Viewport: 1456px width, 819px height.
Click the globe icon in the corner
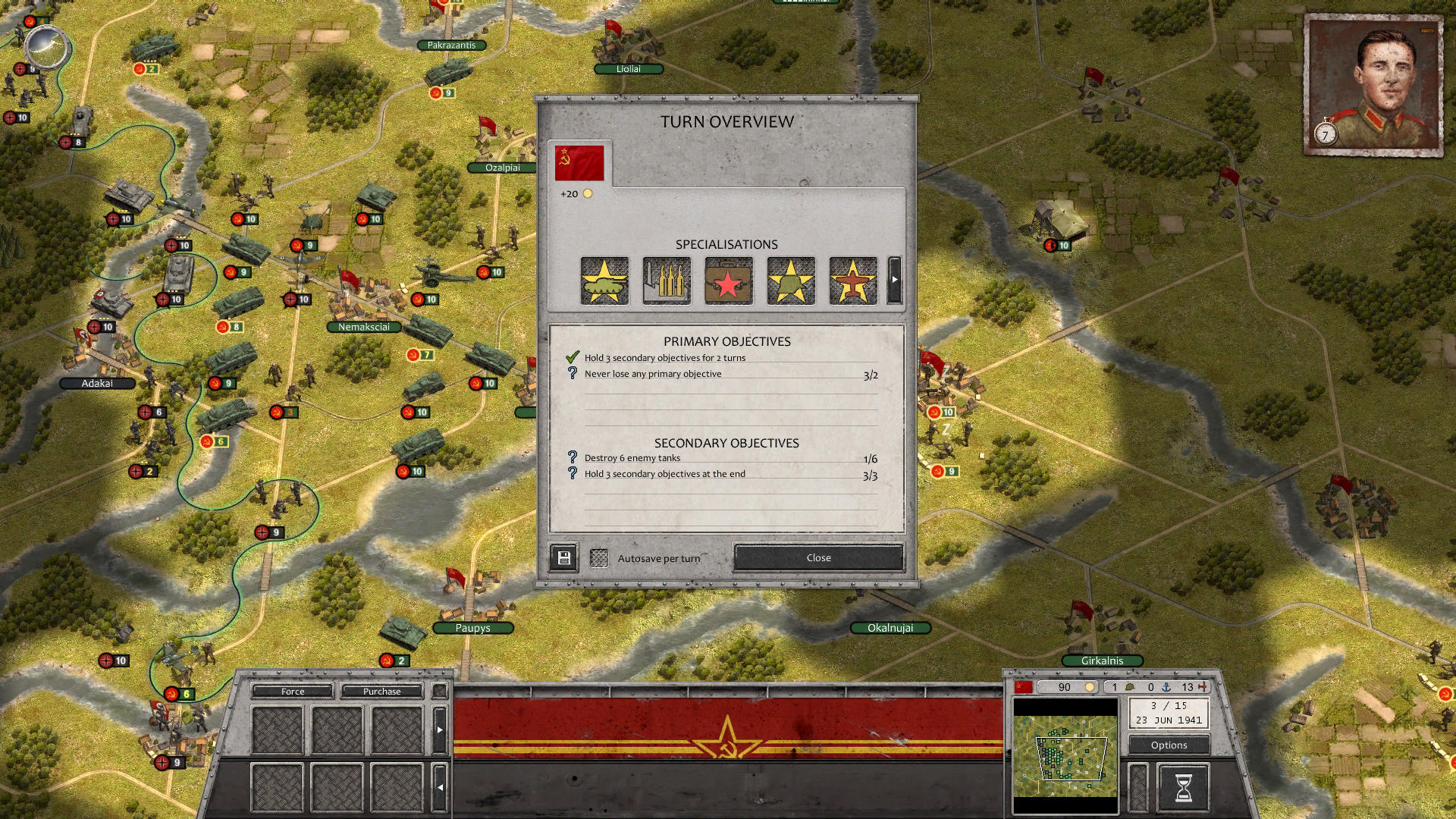pos(47,47)
